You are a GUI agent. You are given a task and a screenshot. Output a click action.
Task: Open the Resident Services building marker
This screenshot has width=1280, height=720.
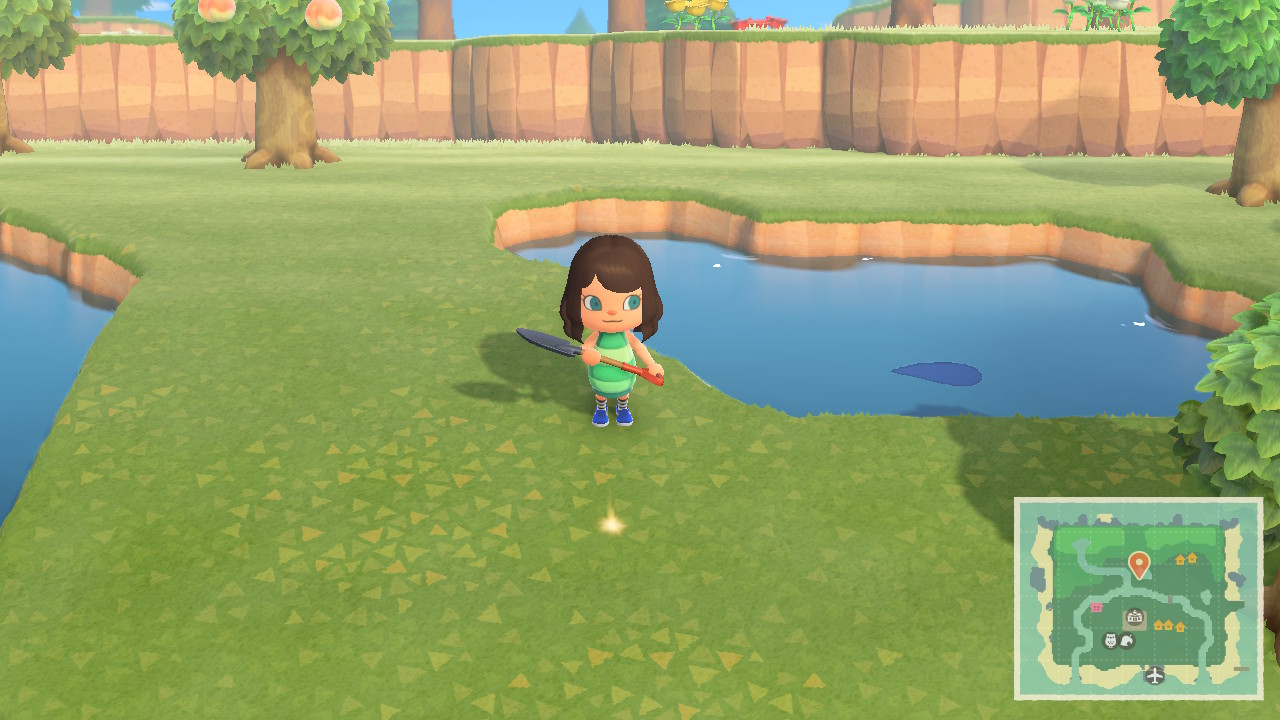click(1135, 618)
